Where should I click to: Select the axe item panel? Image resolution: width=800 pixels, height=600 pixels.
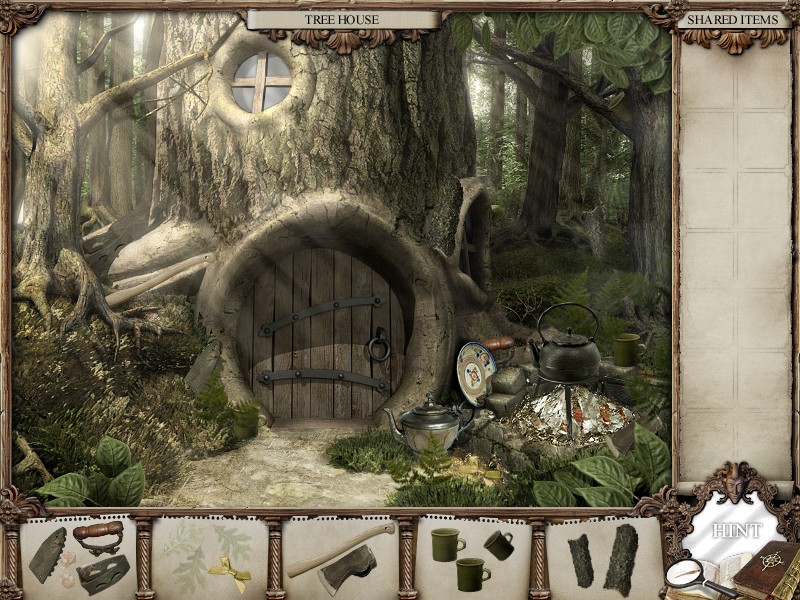[x=341, y=557]
